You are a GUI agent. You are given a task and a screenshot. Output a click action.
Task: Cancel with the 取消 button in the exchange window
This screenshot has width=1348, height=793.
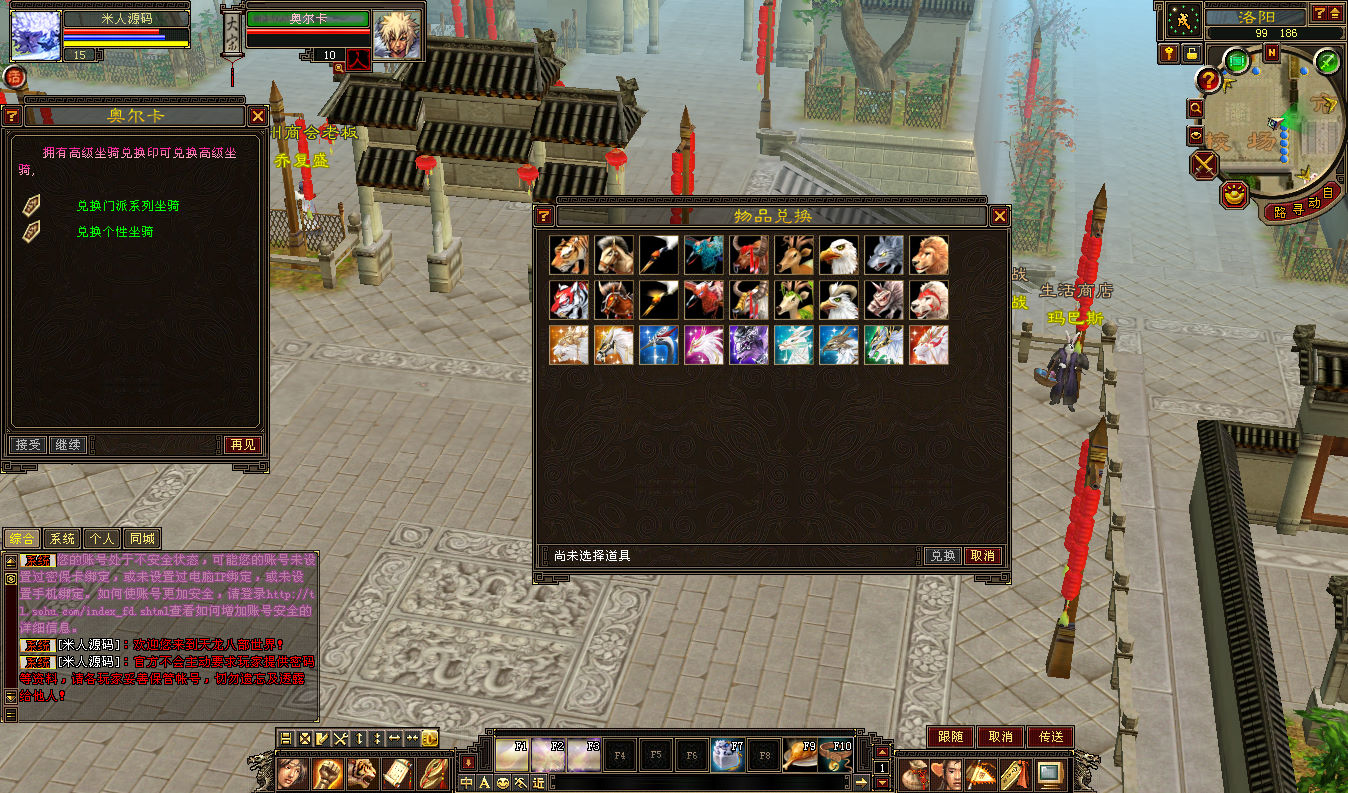982,556
